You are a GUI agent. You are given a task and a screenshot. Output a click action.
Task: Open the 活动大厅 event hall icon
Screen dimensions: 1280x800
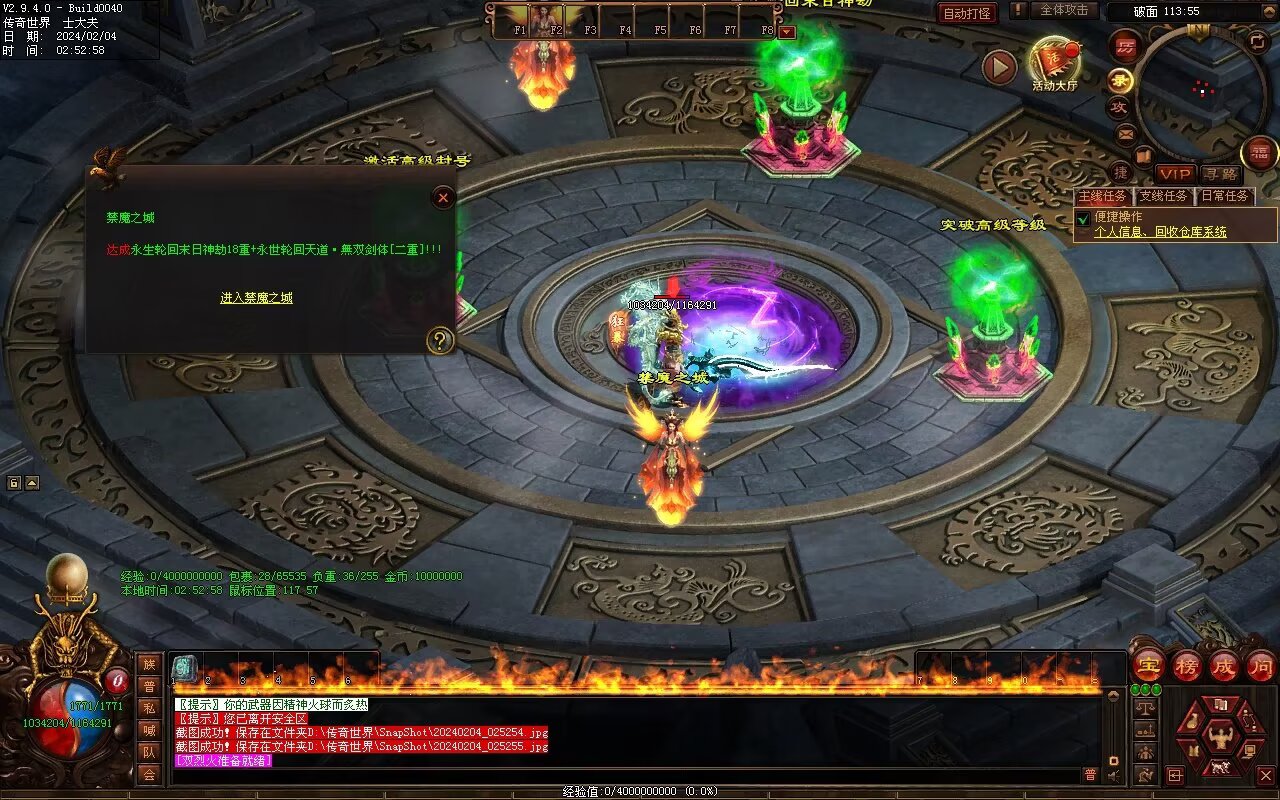click(1054, 63)
